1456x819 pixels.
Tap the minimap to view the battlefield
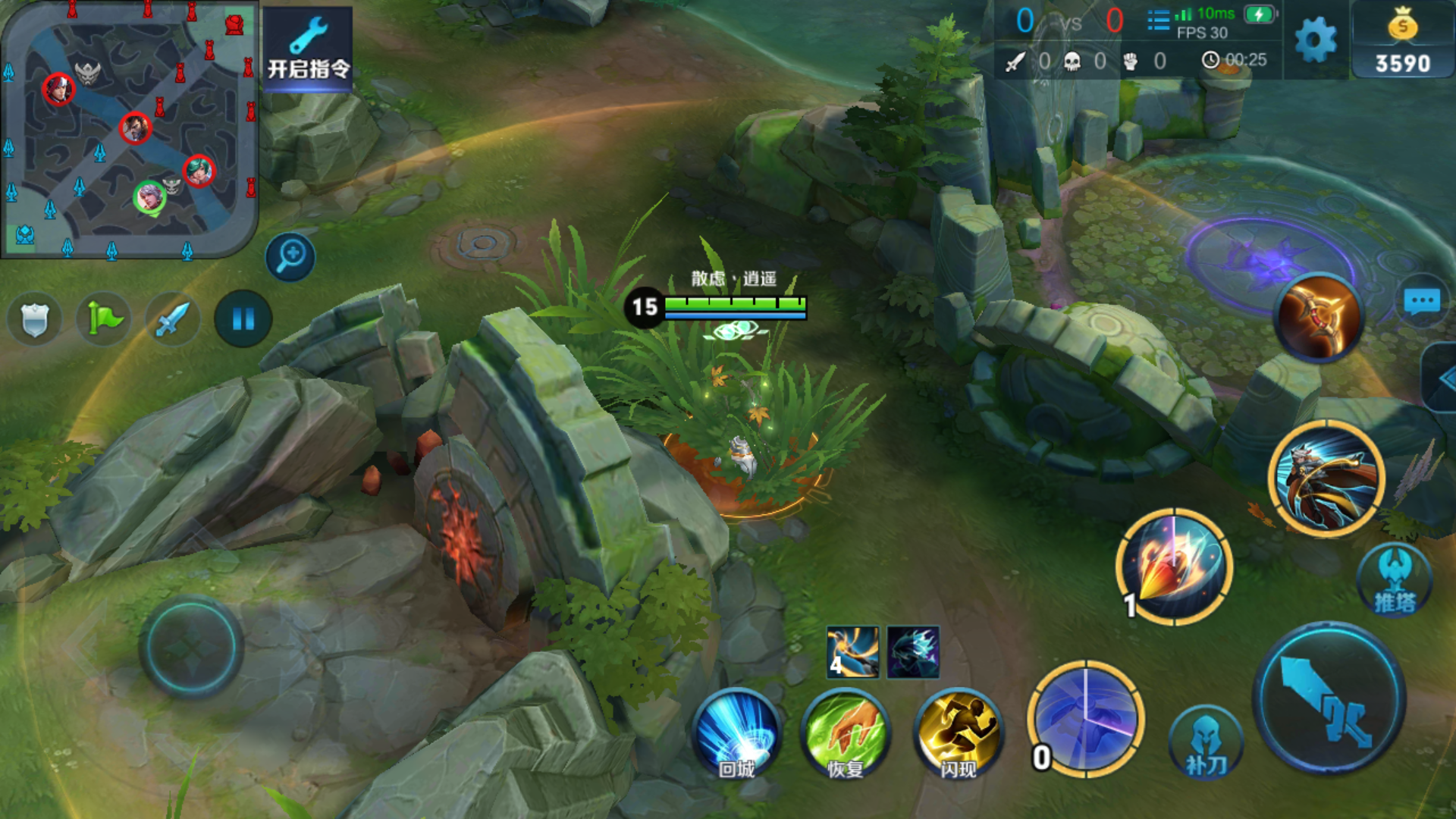pos(129,129)
